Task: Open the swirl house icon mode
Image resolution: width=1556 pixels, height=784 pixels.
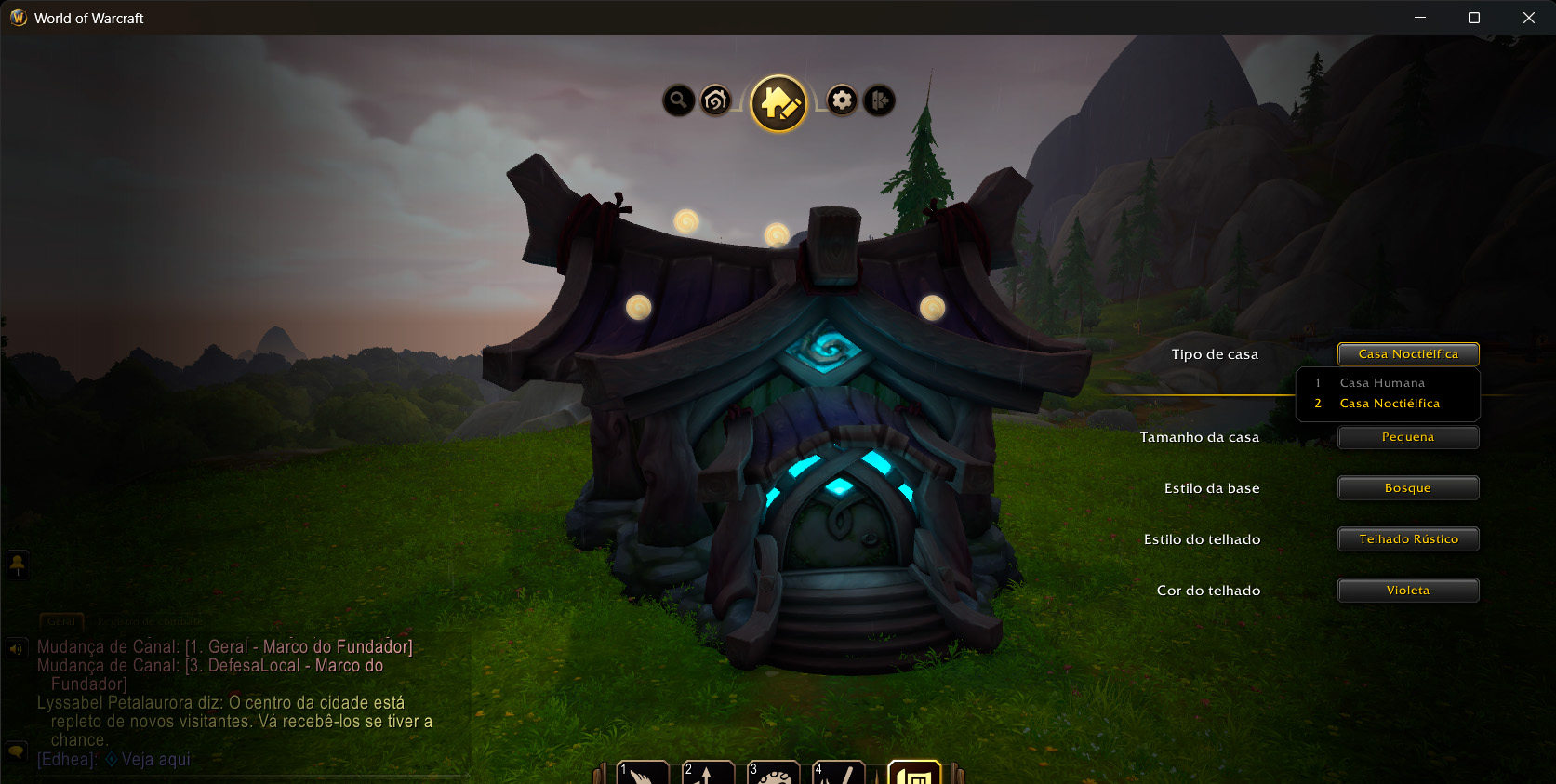Action: click(715, 100)
